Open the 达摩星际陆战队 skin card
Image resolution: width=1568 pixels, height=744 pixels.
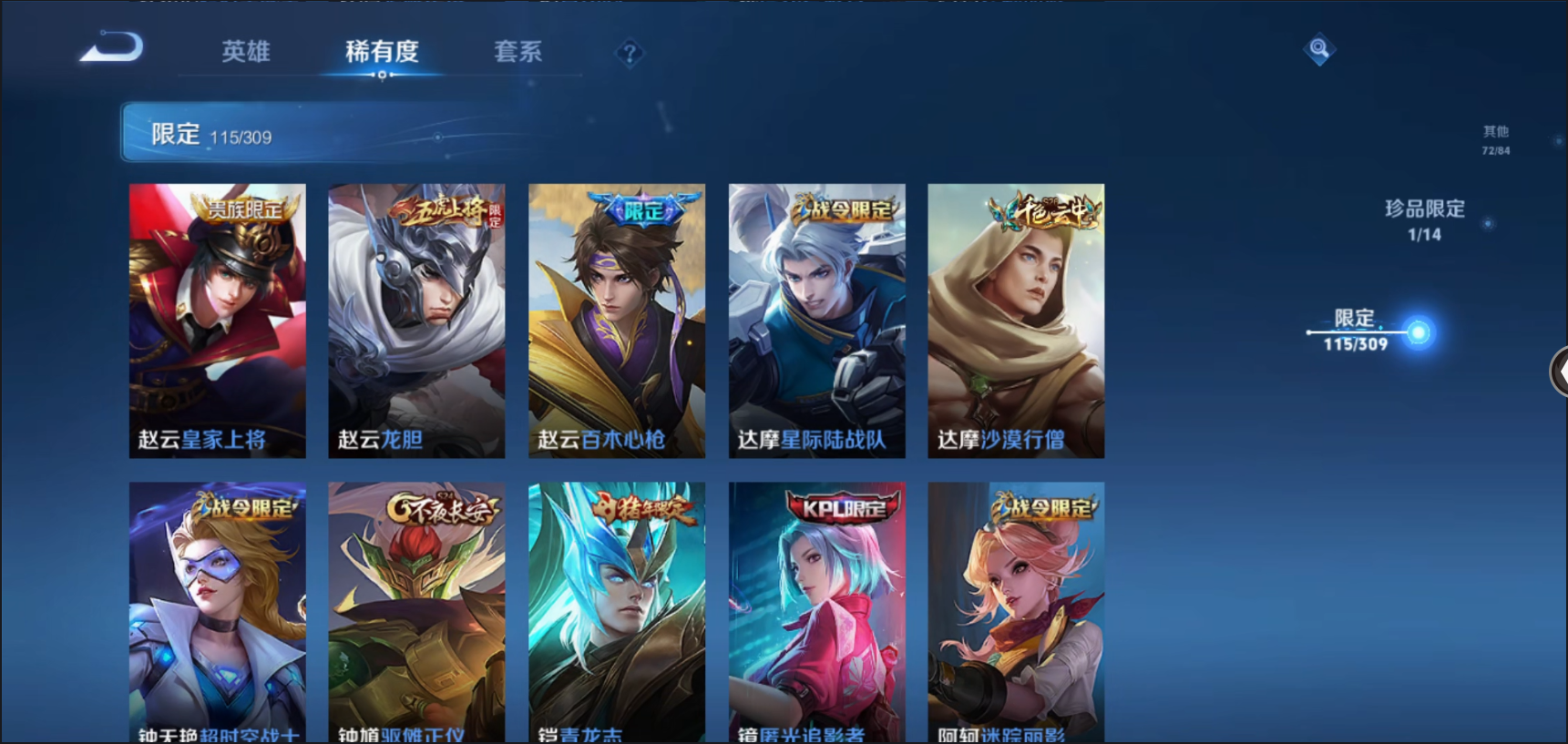pyautogui.click(x=816, y=320)
